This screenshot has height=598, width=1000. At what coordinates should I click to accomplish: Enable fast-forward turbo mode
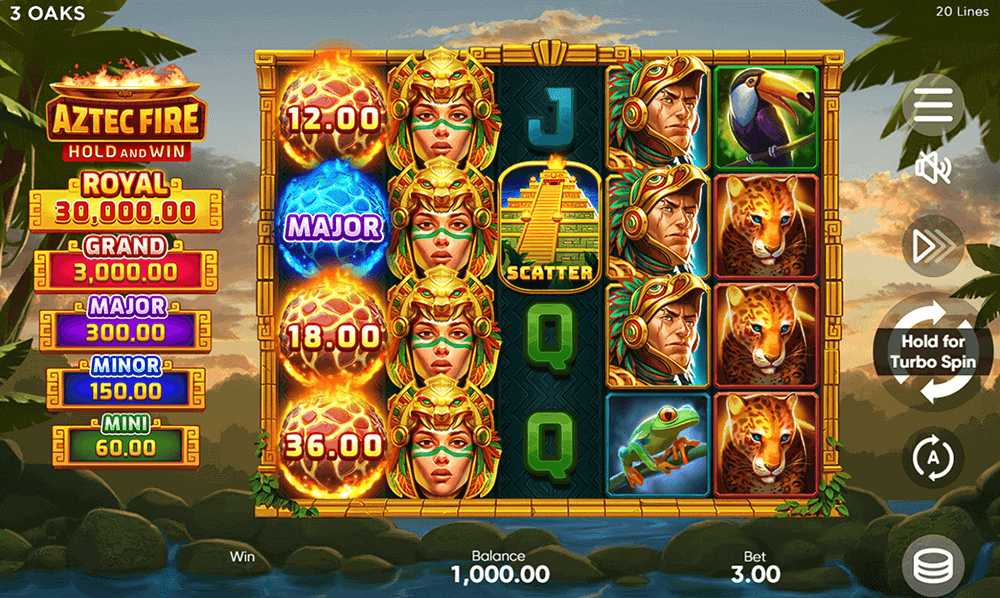click(x=933, y=246)
